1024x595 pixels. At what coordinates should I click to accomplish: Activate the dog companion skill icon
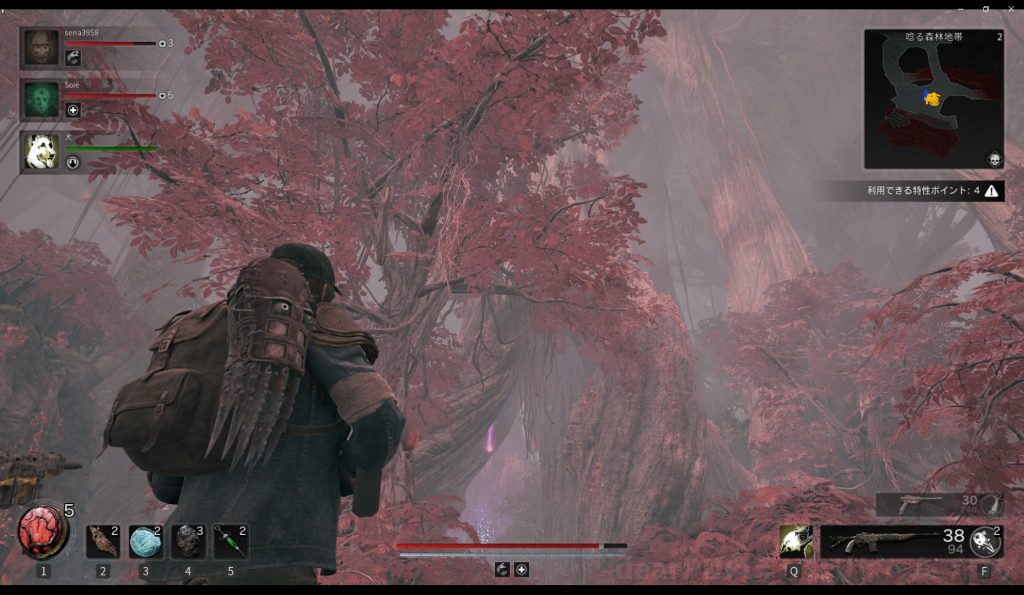click(x=796, y=541)
